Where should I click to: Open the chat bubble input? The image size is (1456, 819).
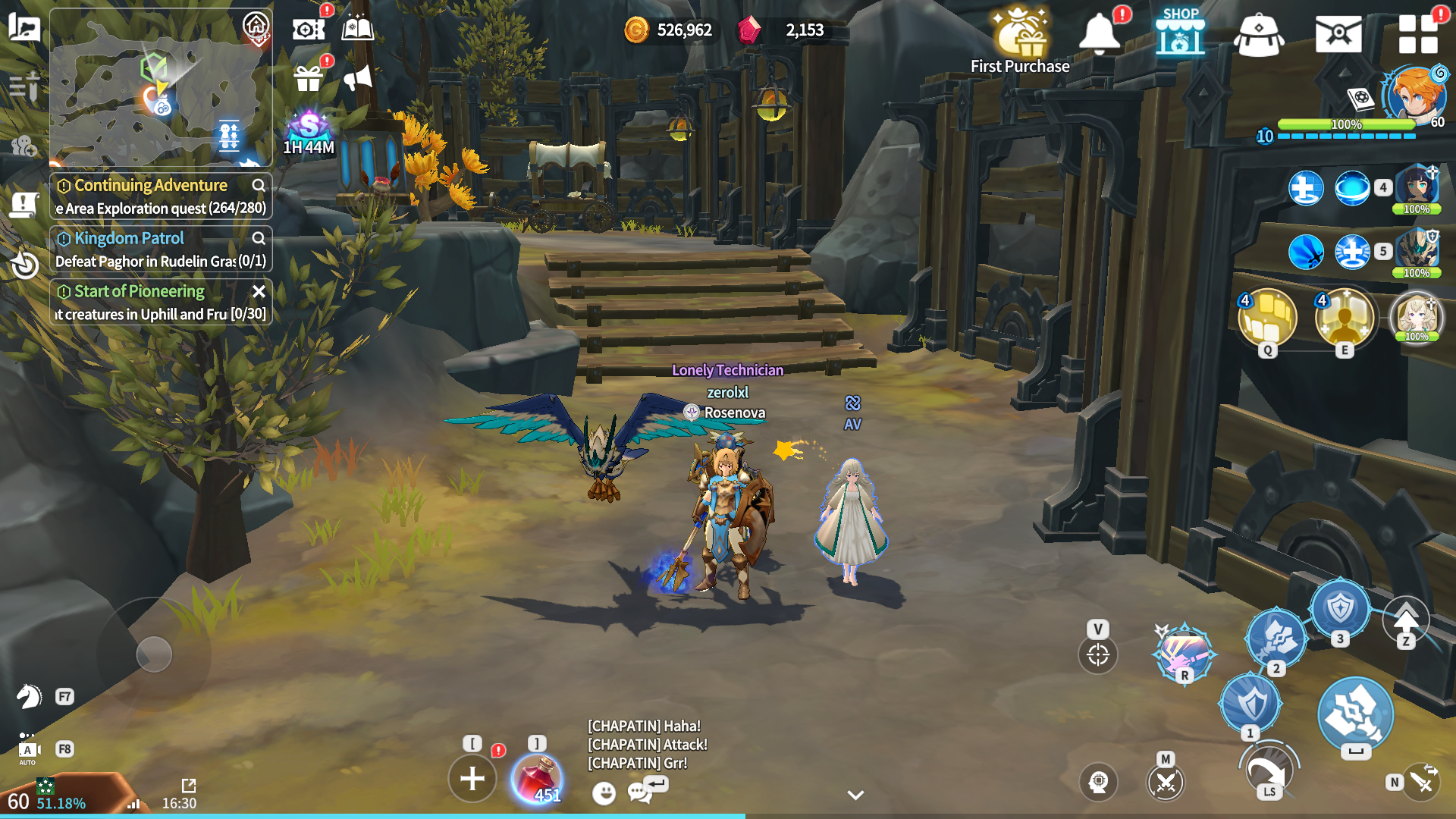point(639,792)
